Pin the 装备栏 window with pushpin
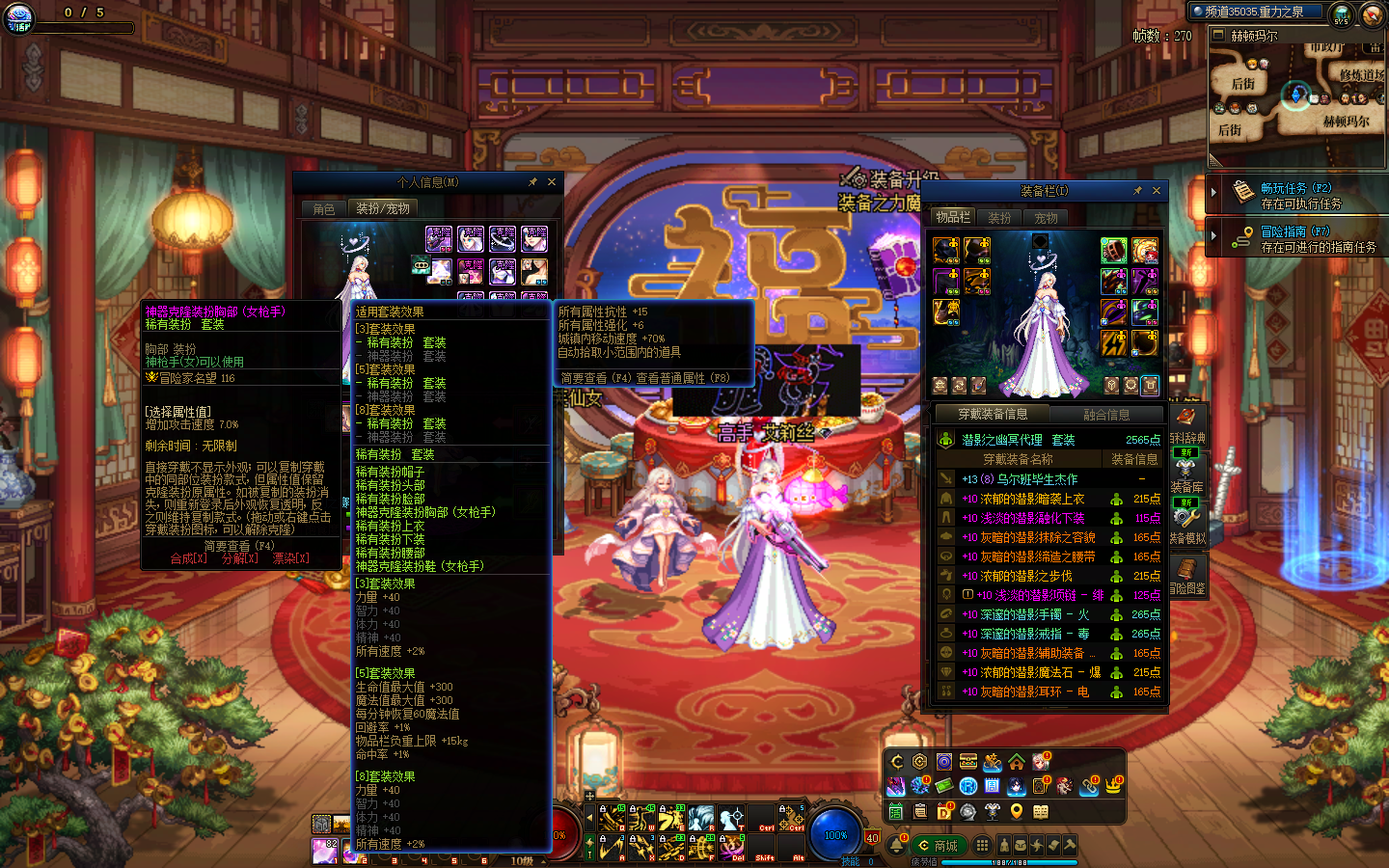The image size is (1389, 868). (x=1137, y=191)
